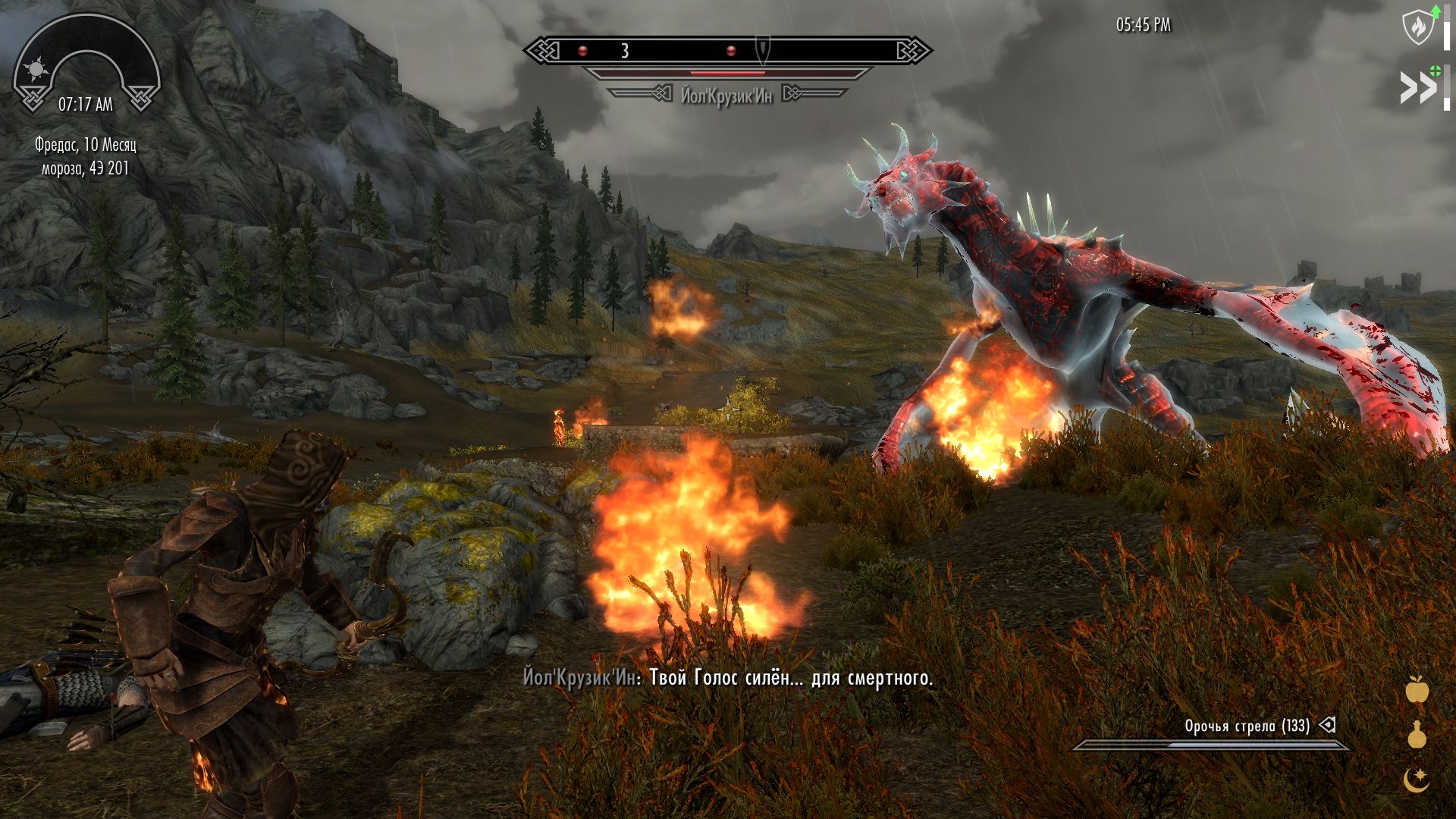The height and width of the screenshot is (819, 1456).
Task: Select the double-arrow speed effect icon
Action: 1418,89
